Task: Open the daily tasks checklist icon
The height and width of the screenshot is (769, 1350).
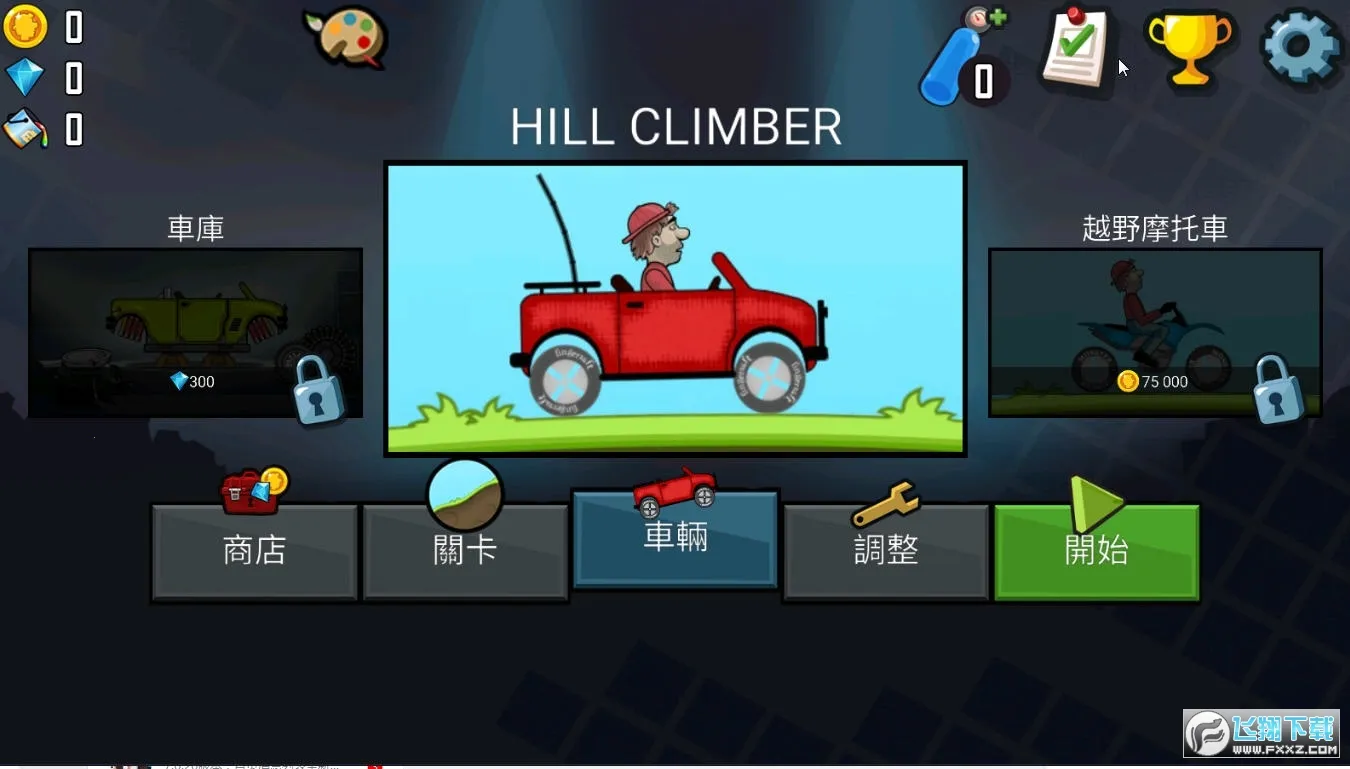Action: tap(1077, 50)
